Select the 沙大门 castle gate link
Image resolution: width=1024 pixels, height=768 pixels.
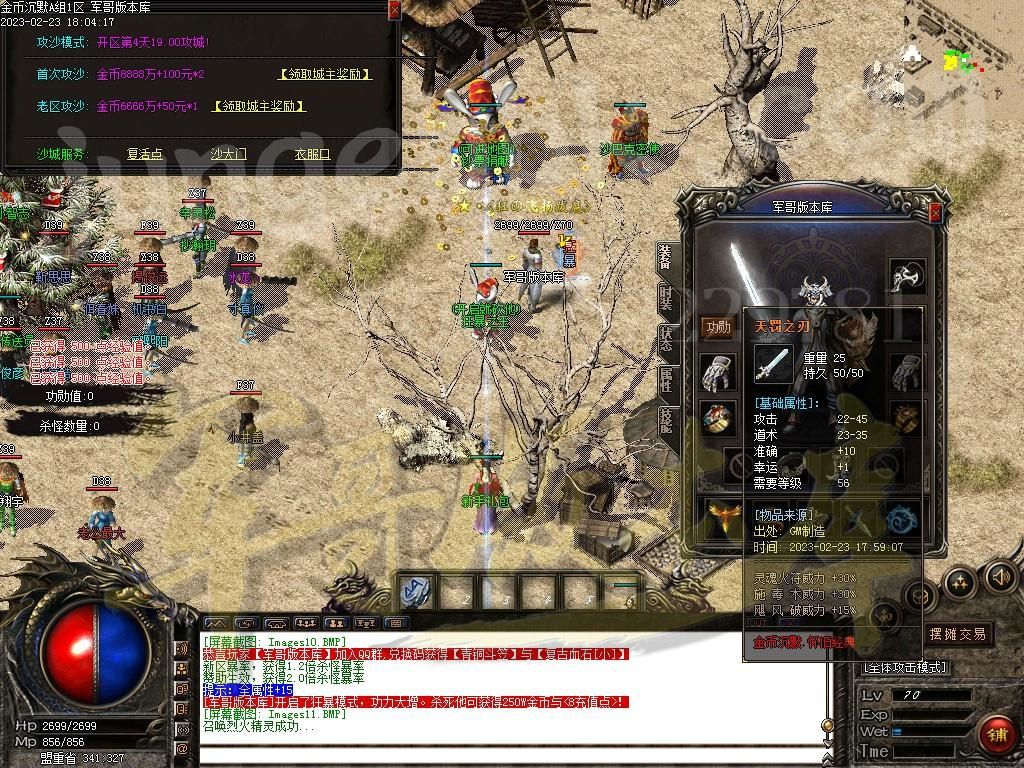(x=228, y=154)
